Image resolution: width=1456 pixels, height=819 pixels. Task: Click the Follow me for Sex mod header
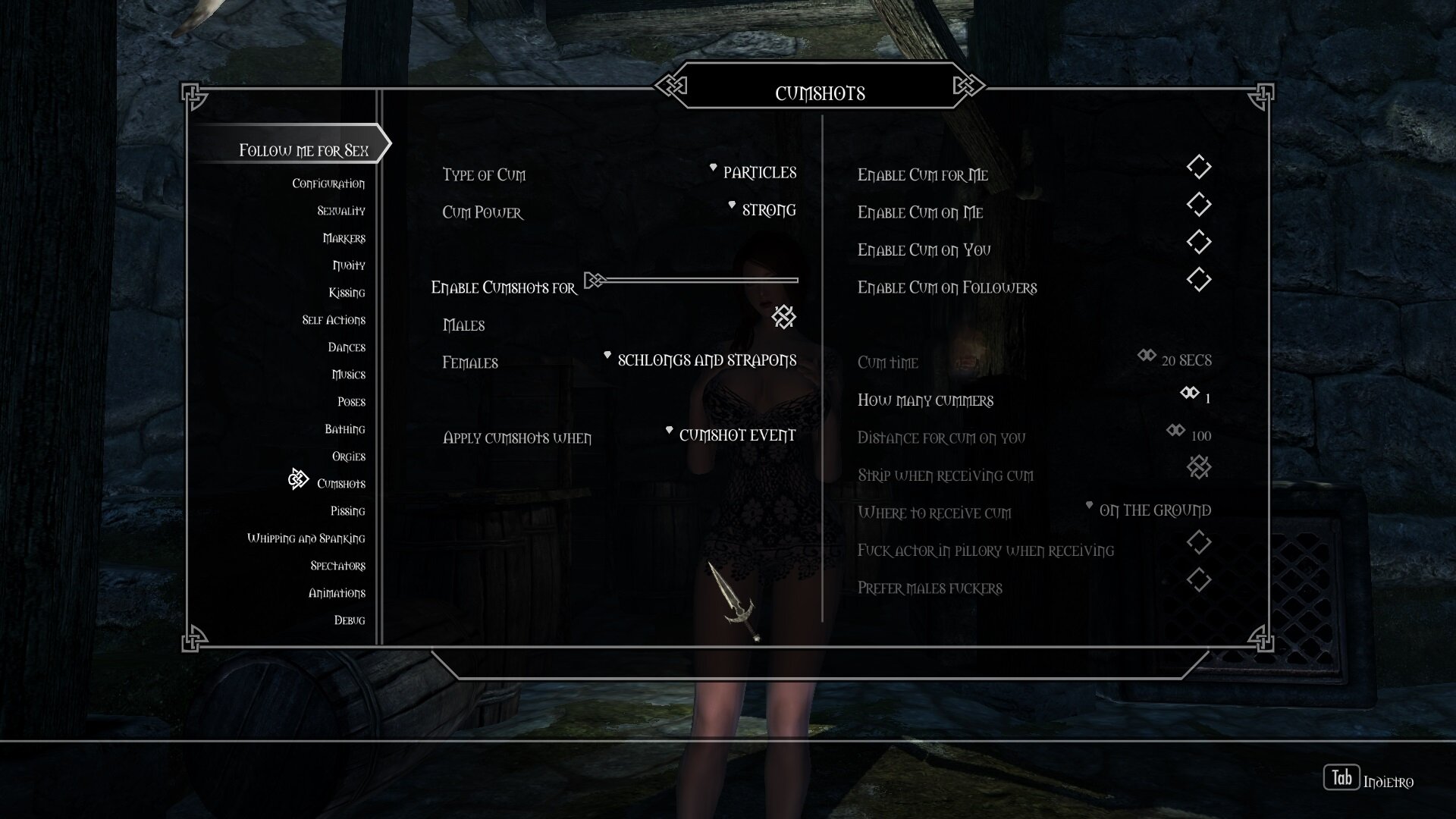point(303,150)
